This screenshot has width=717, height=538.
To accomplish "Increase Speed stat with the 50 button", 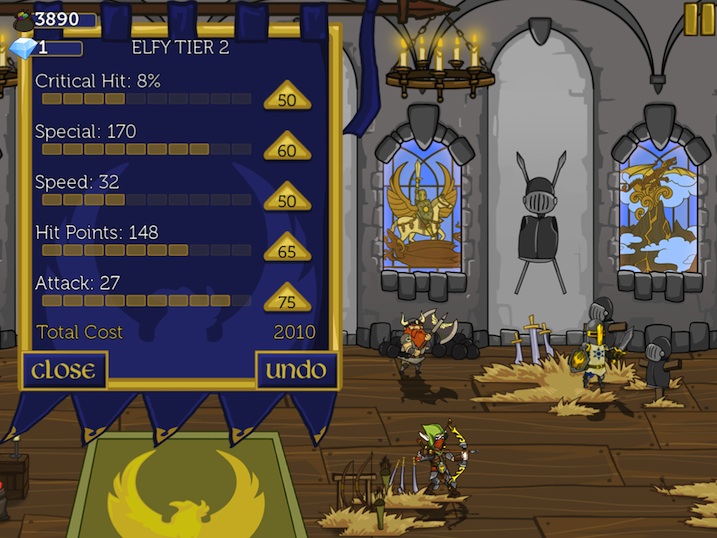I will [x=287, y=198].
